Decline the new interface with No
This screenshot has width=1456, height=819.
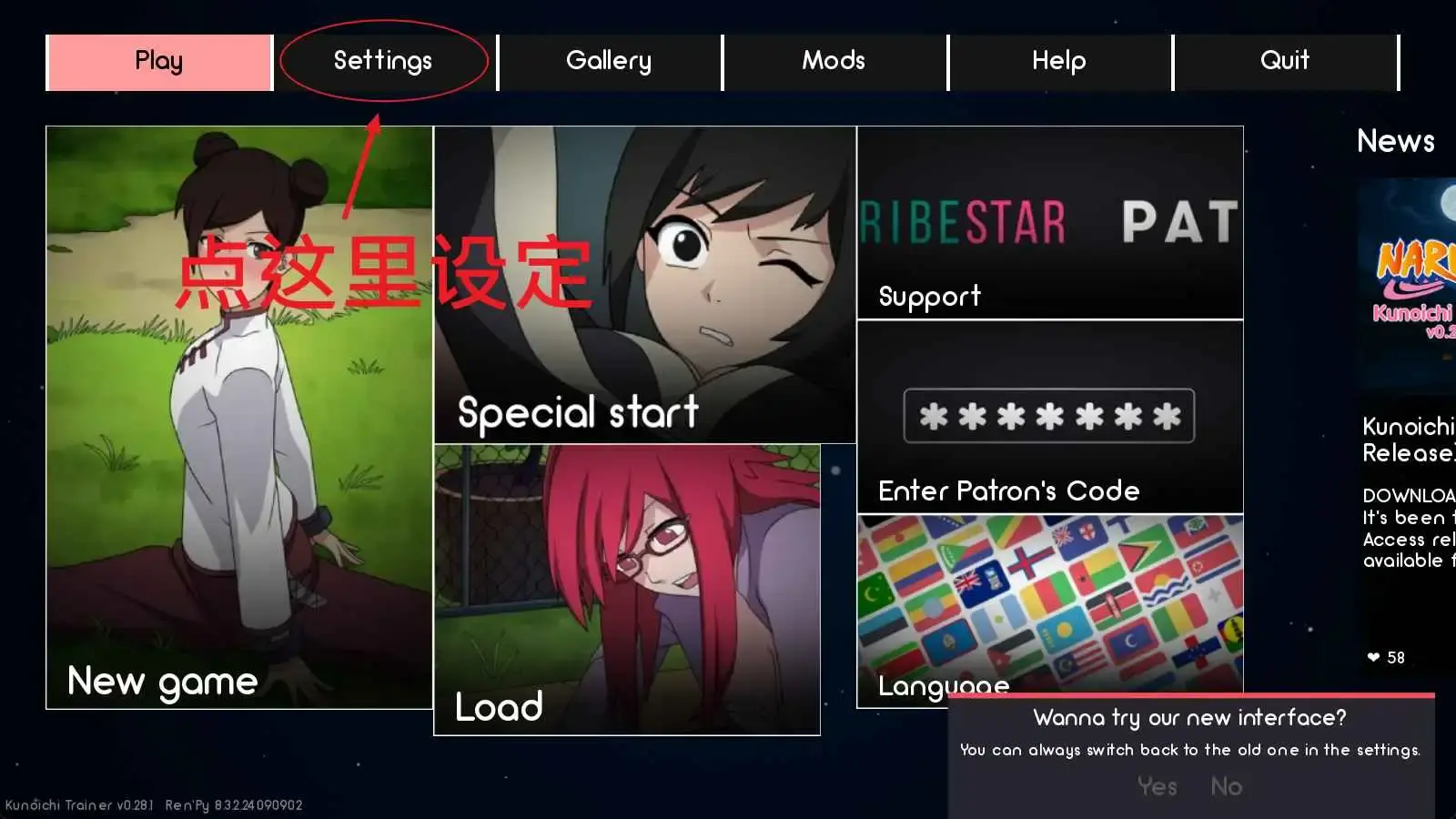(x=1226, y=786)
